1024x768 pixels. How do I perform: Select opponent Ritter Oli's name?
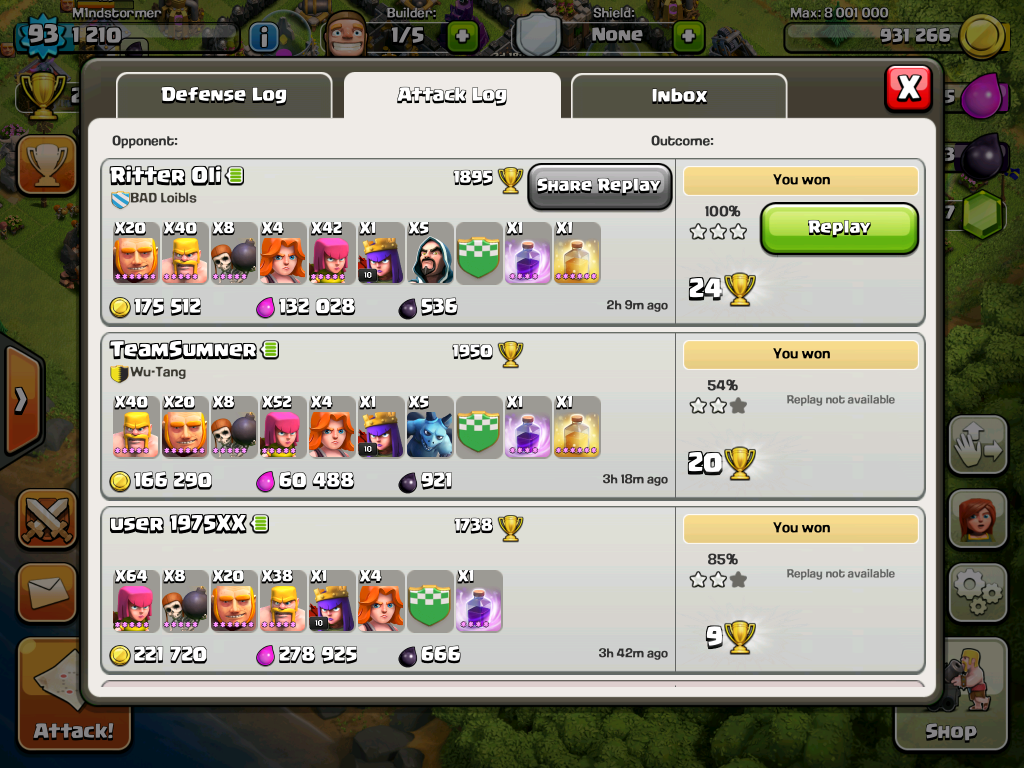click(166, 176)
